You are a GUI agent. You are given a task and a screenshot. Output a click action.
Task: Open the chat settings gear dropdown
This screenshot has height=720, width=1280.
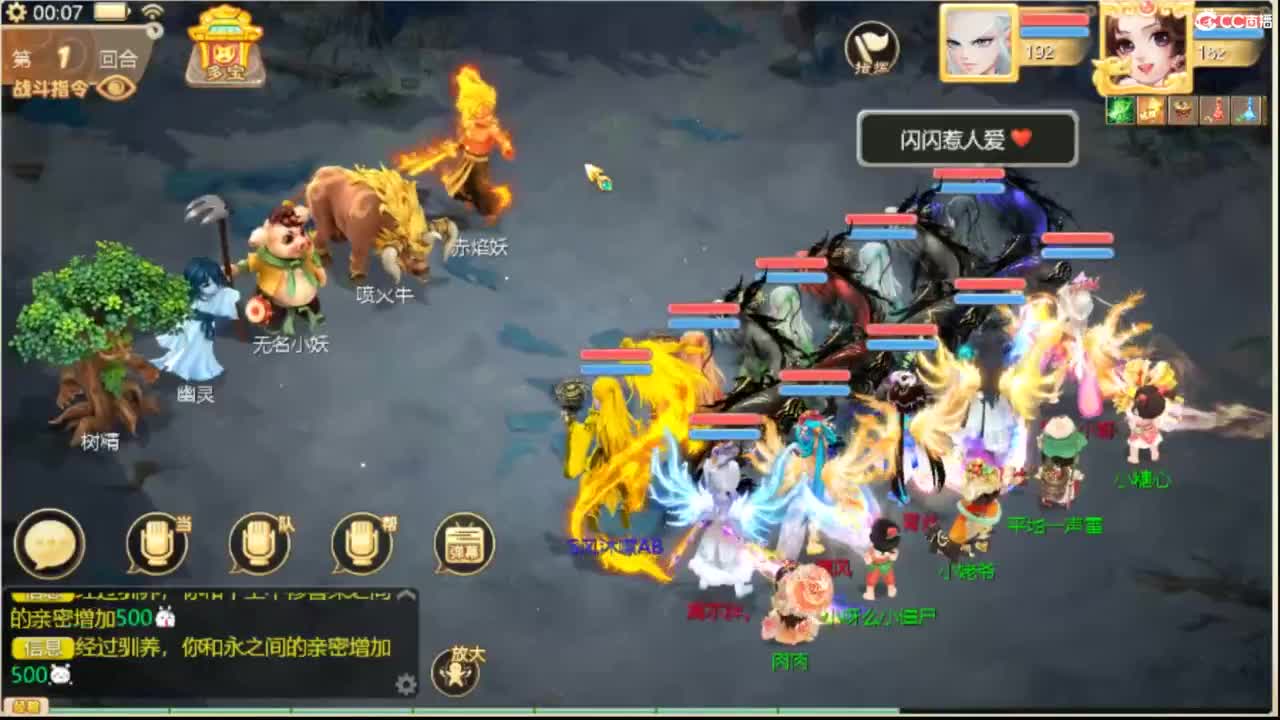404,683
